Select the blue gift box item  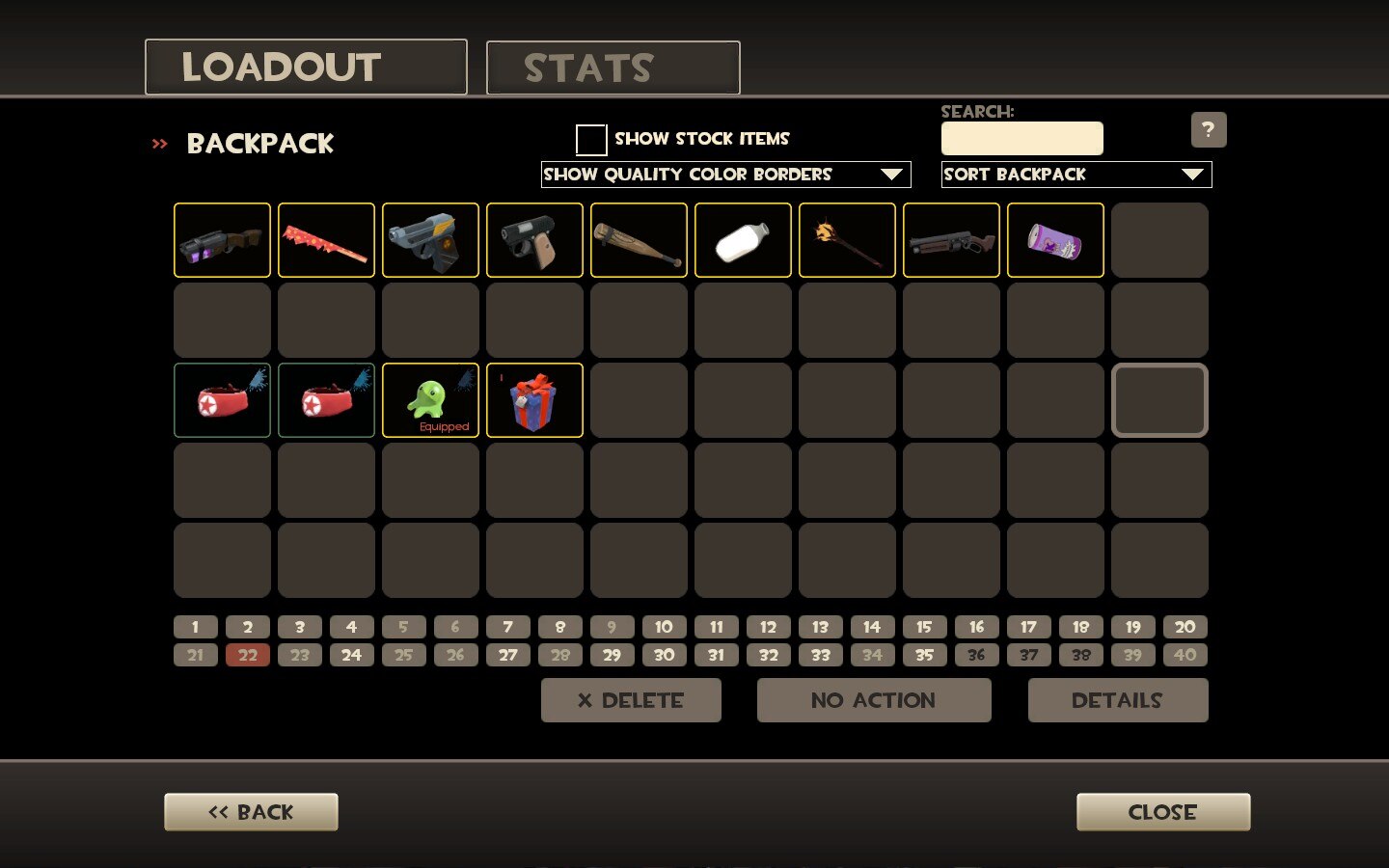[534, 400]
